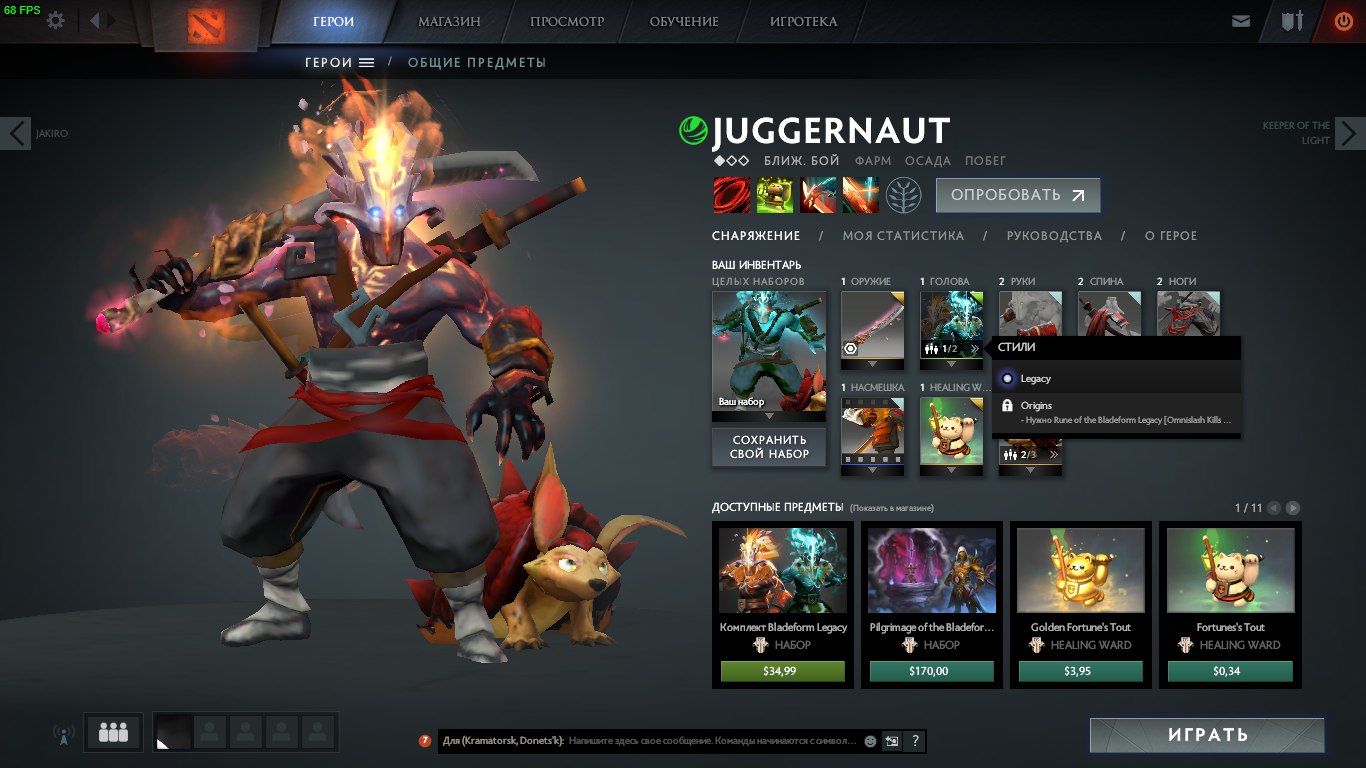Start a match with Играть
This screenshot has height=768, width=1366.
coord(1207,735)
